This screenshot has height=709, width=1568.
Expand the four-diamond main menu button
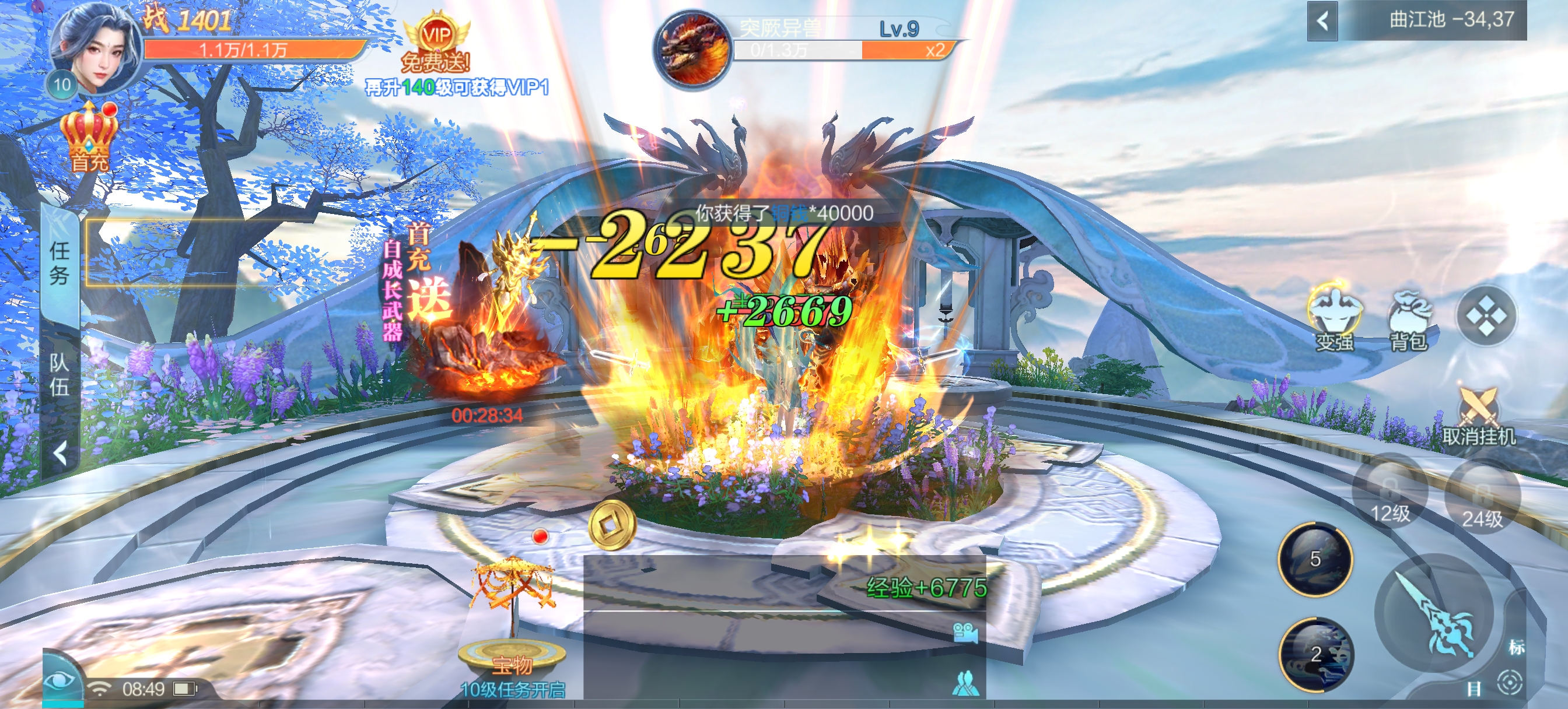(1485, 317)
